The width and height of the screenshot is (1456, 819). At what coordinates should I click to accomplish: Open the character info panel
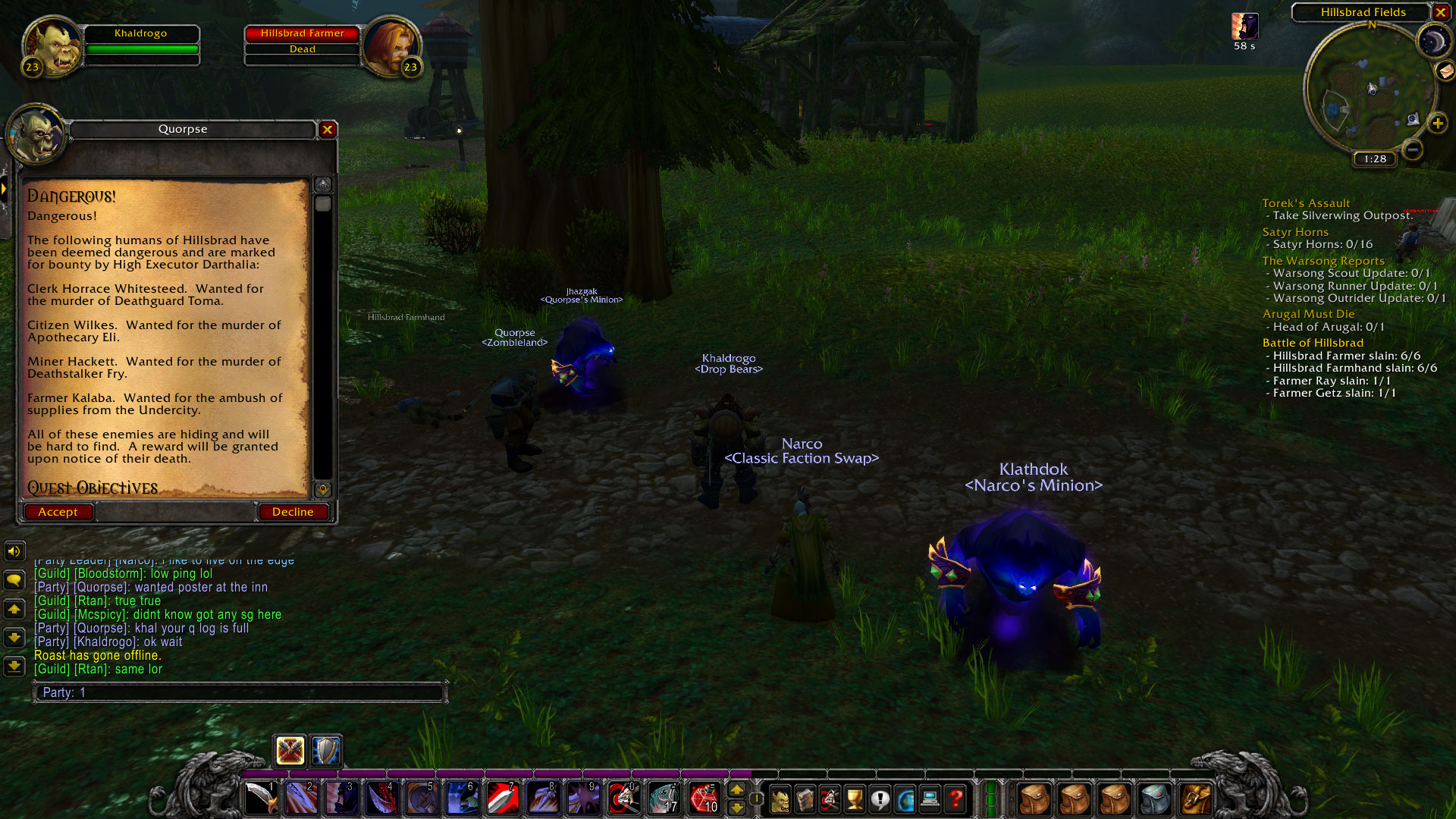[780, 798]
